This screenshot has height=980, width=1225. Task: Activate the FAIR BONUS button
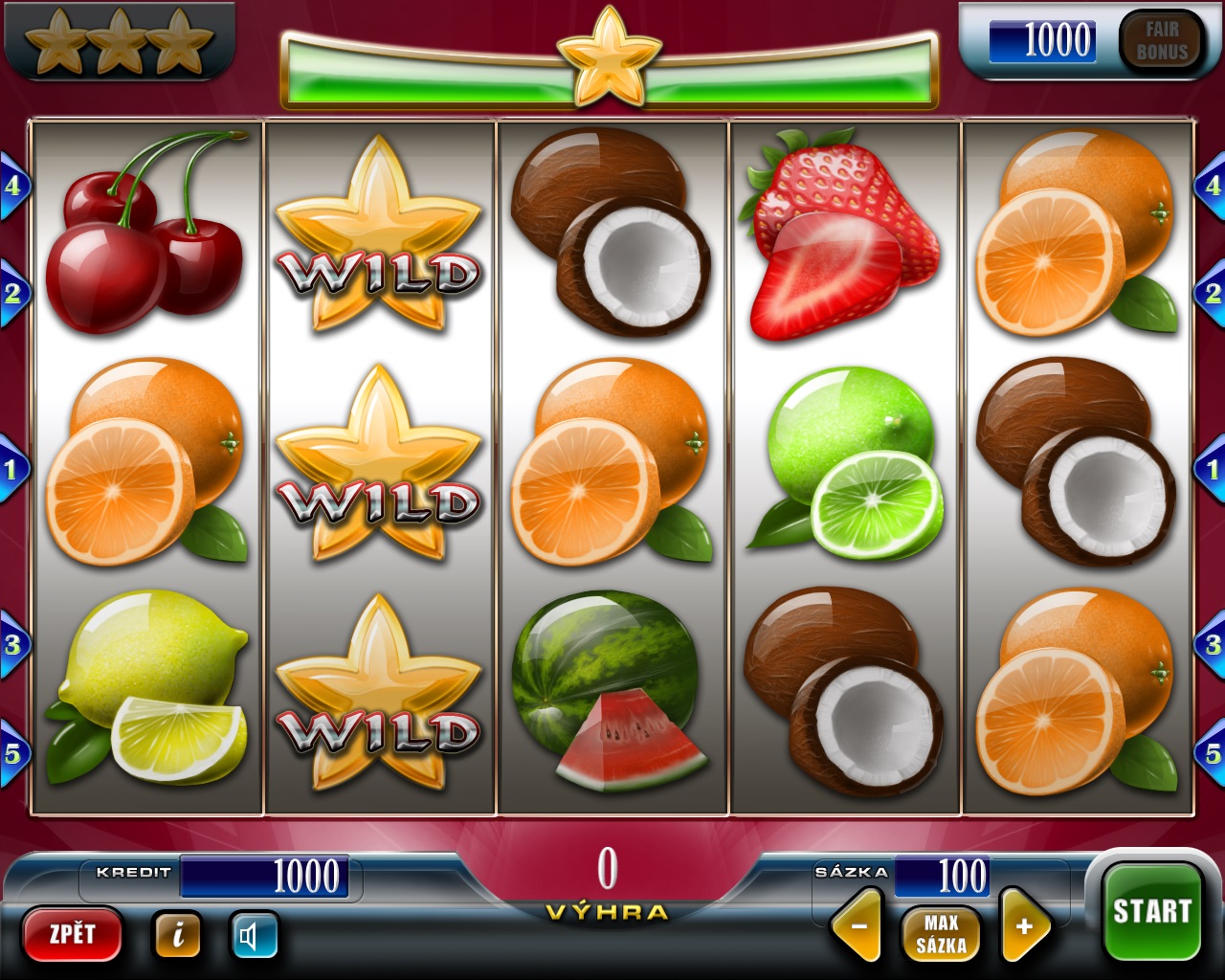(x=1161, y=41)
